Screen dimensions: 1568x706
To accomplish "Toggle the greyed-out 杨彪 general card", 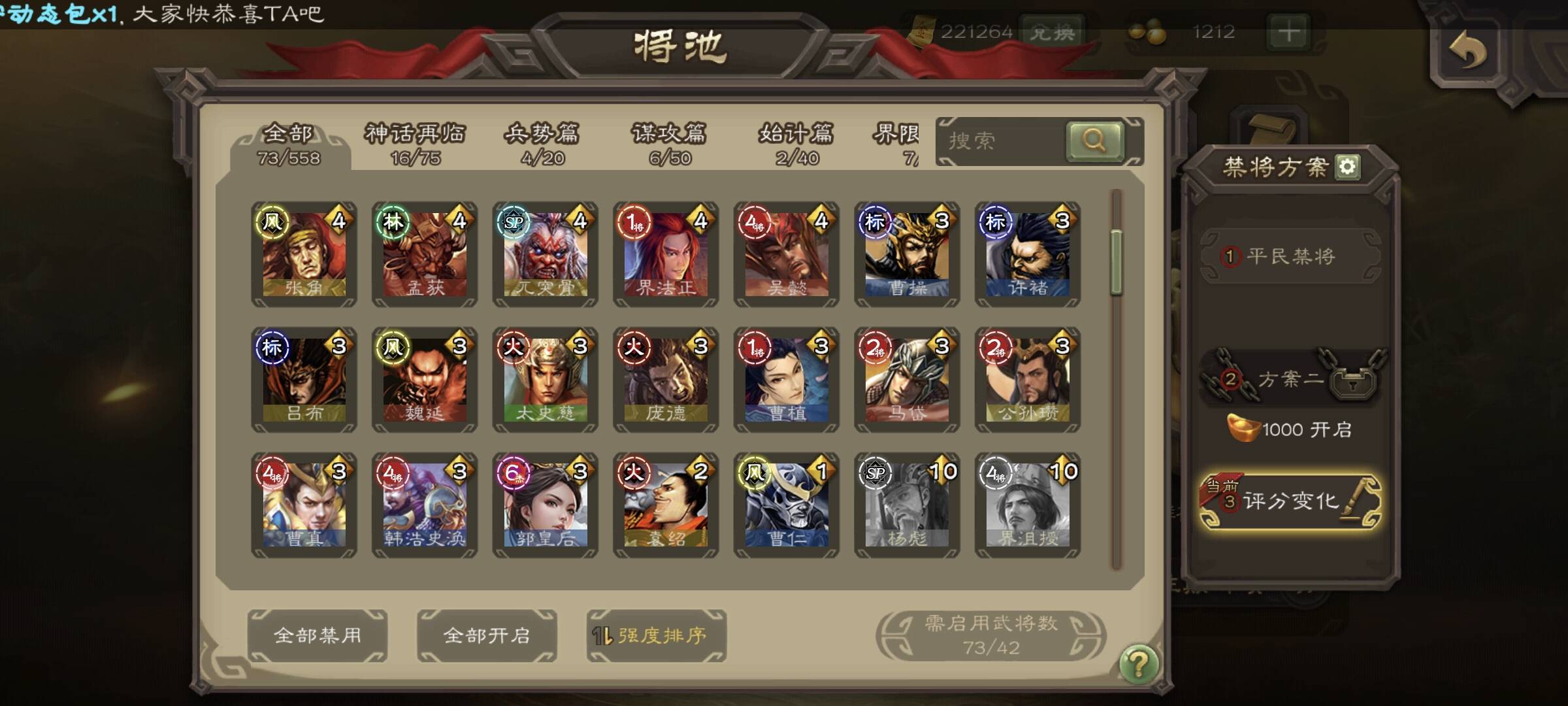I will tap(907, 505).
